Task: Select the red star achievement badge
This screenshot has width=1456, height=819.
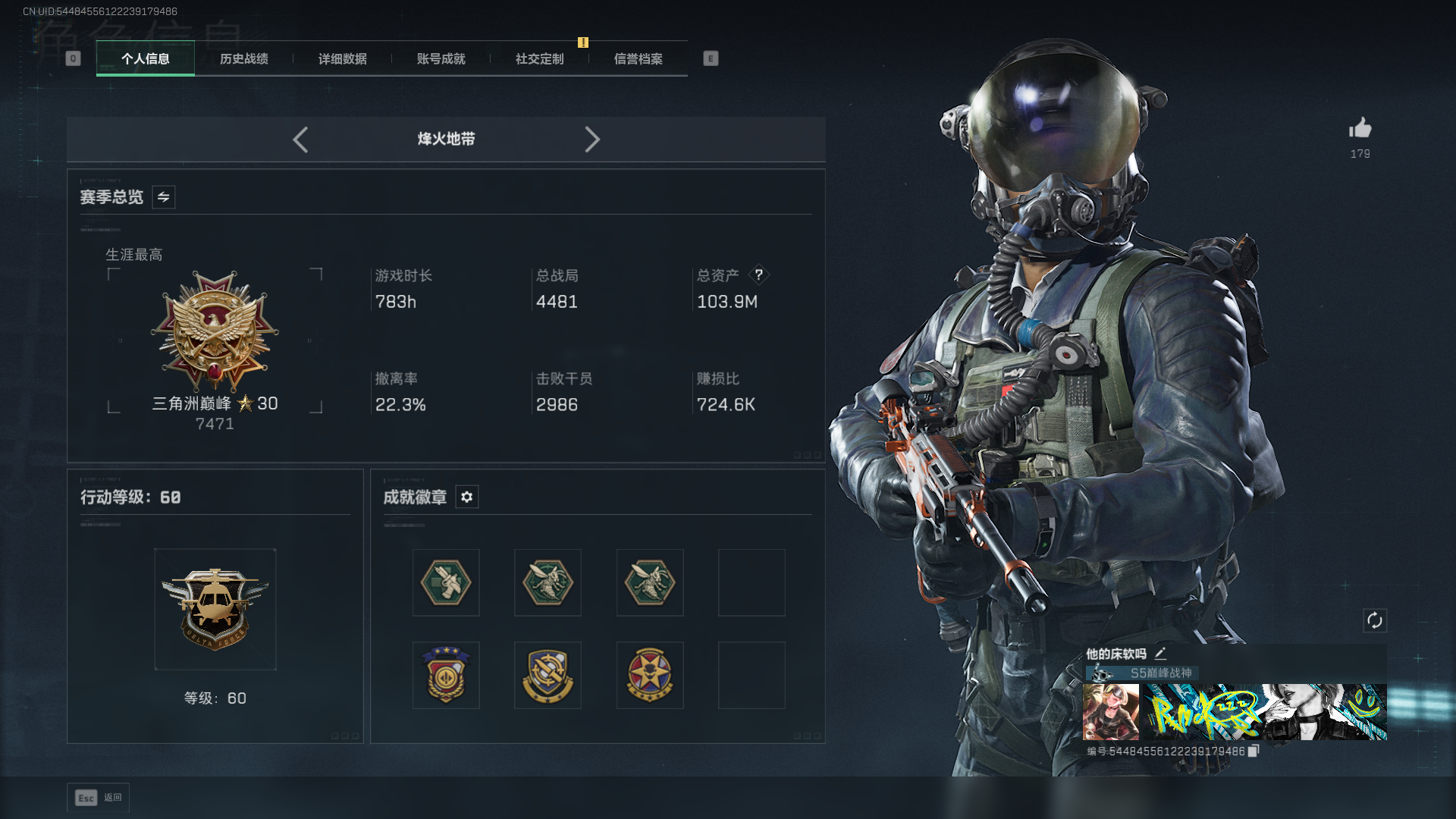Action: (650, 676)
